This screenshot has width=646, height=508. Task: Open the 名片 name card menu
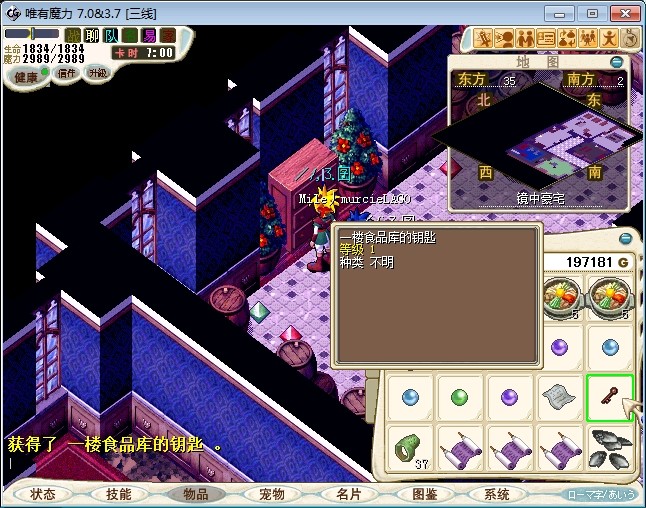click(347, 494)
